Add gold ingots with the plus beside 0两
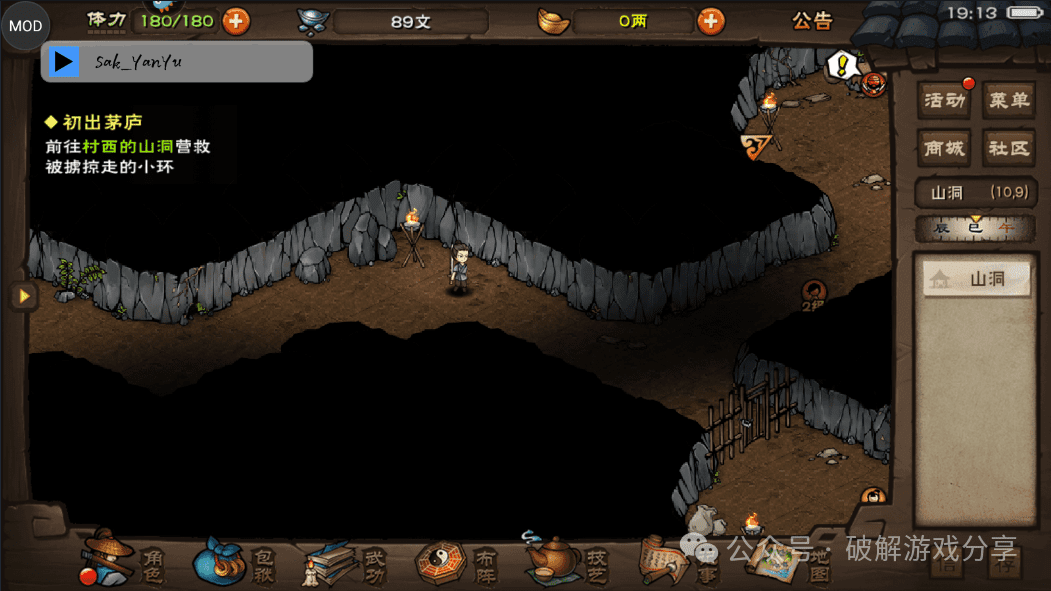The width and height of the screenshot is (1051, 591). point(710,20)
